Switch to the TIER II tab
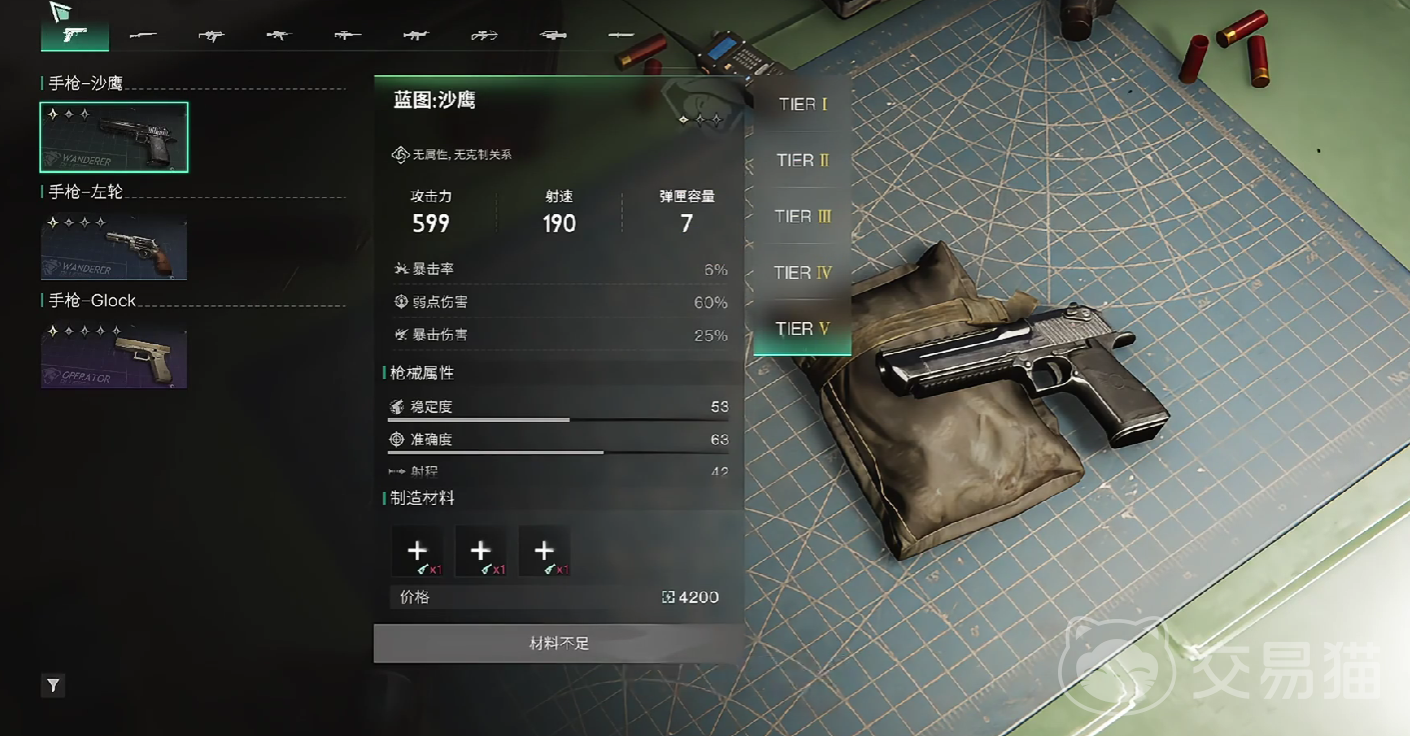Image resolution: width=1410 pixels, height=736 pixels. tap(802, 160)
